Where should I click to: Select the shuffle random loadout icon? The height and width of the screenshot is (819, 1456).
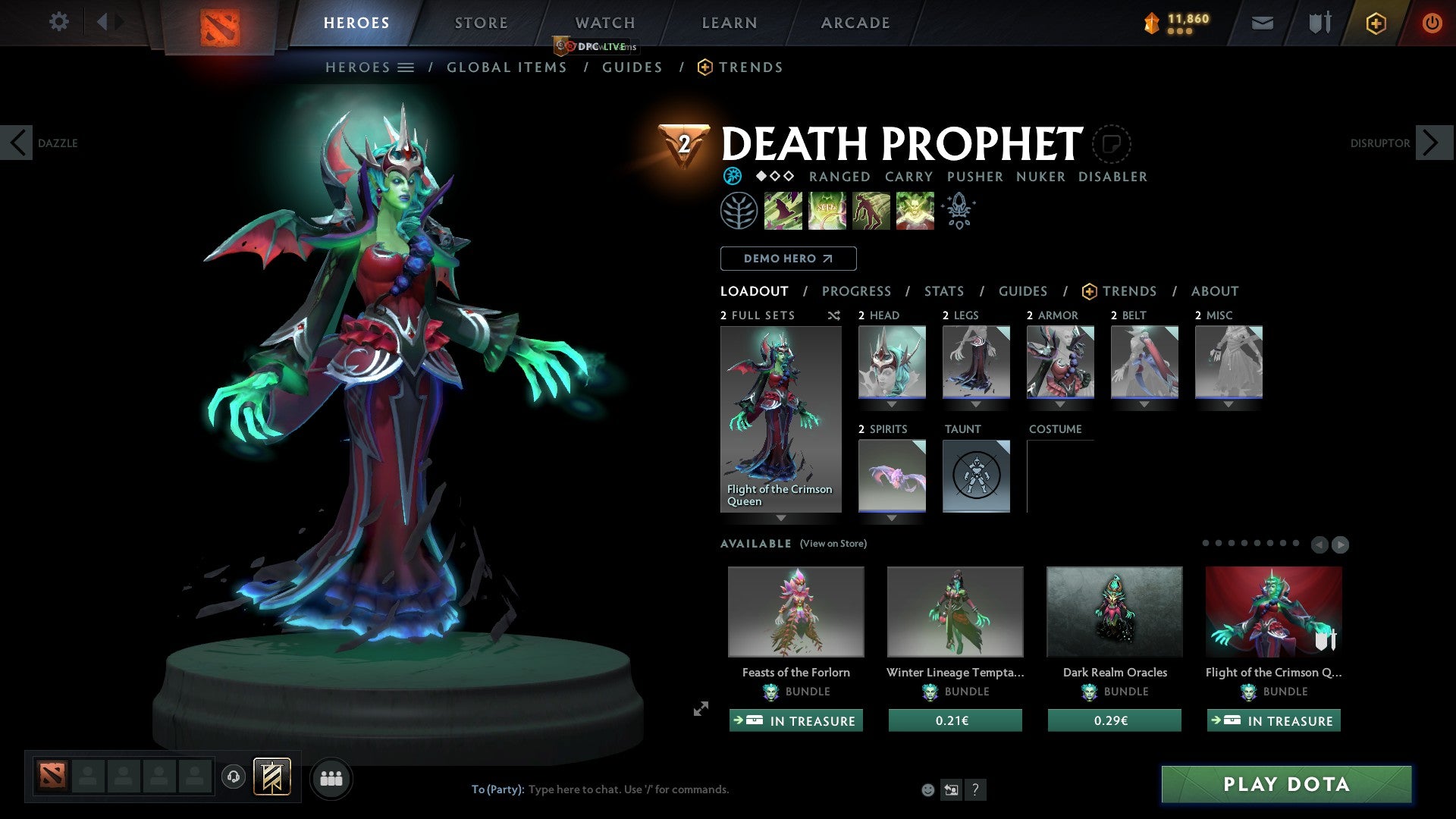coord(834,316)
